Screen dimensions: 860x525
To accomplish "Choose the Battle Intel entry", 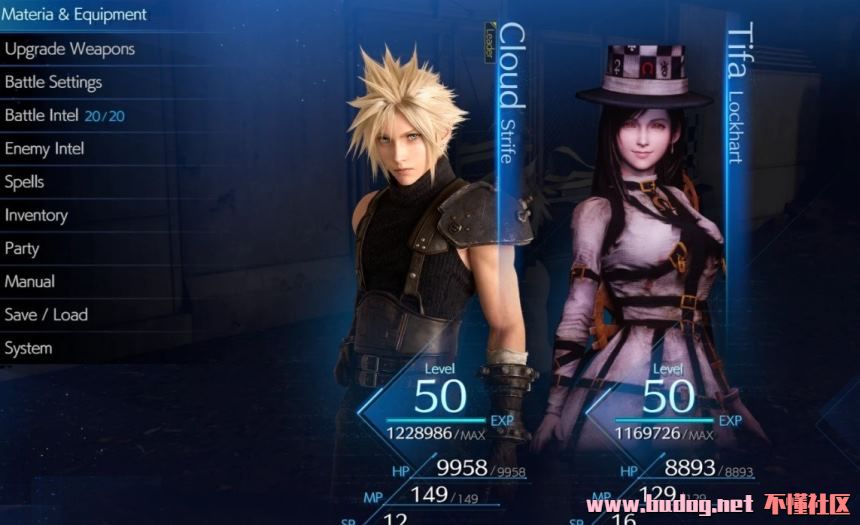I will click(x=65, y=115).
